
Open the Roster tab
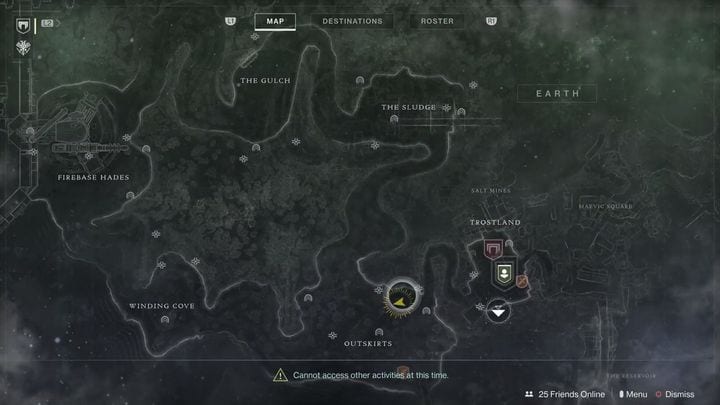pyautogui.click(x=437, y=21)
